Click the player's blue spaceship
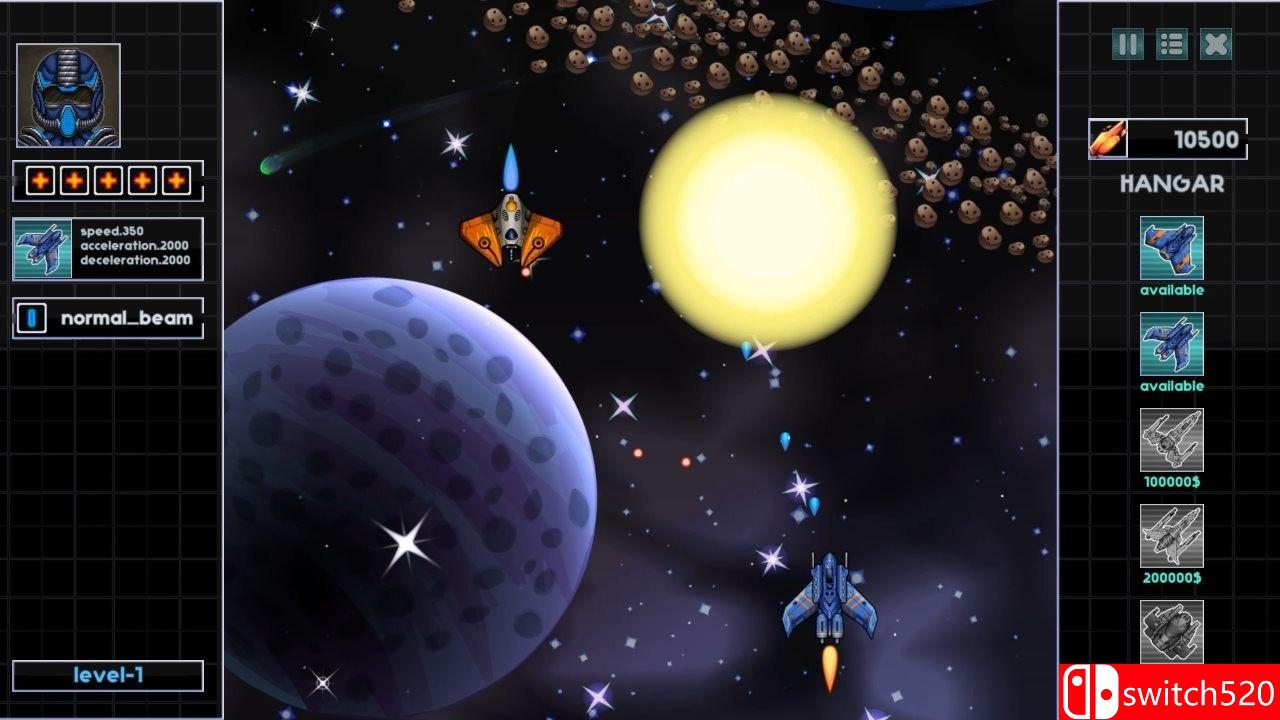 coord(830,600)
